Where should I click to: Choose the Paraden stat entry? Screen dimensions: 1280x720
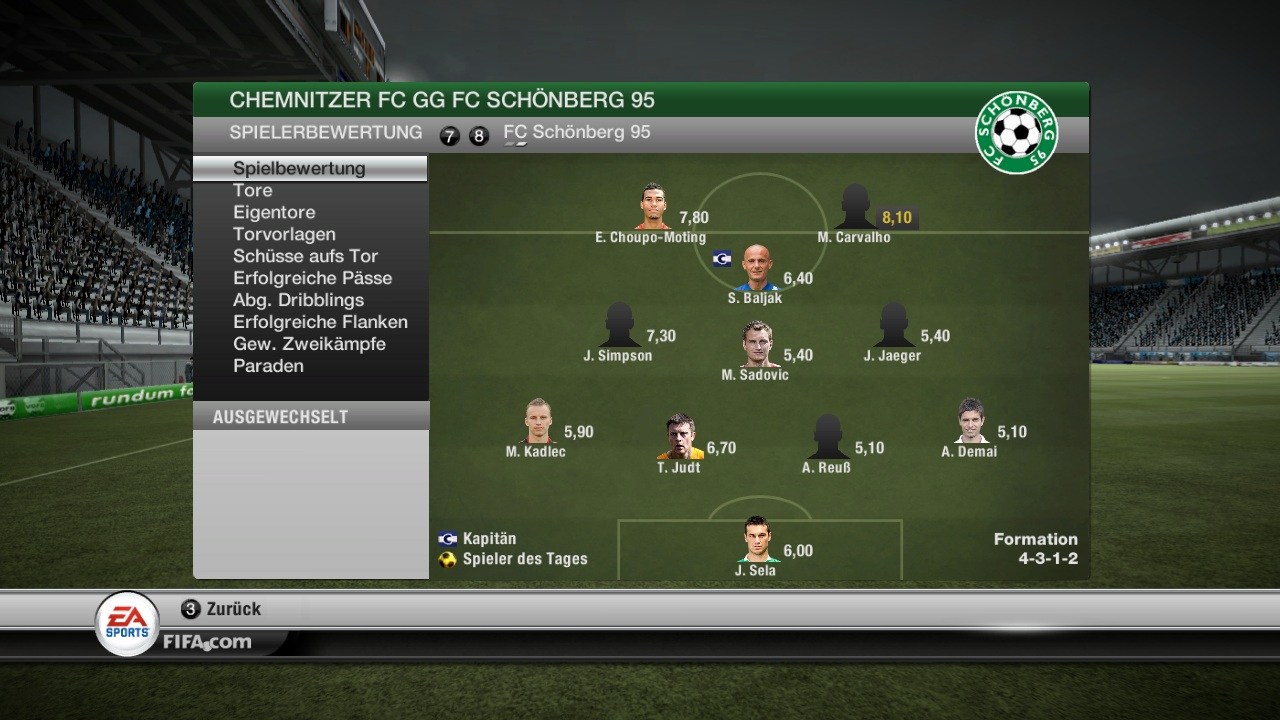268,366
